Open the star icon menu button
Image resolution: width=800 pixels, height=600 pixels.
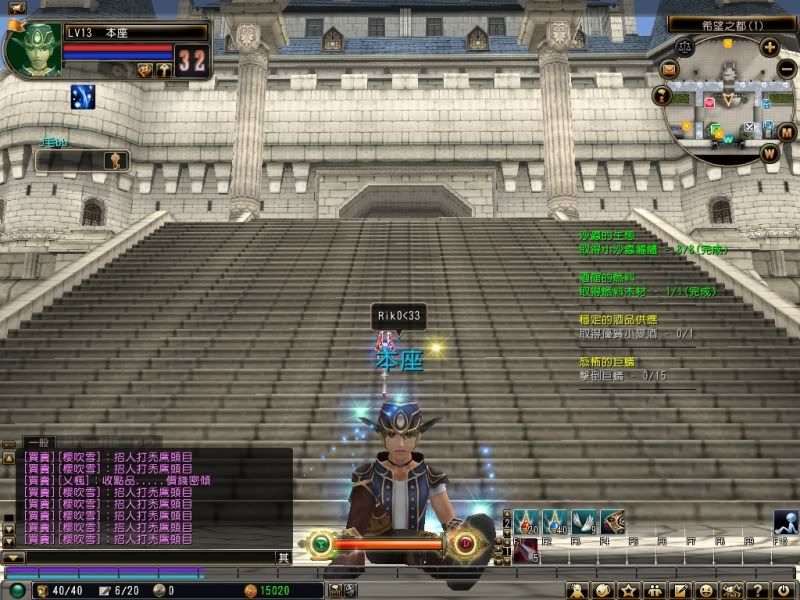click(629, 590)
